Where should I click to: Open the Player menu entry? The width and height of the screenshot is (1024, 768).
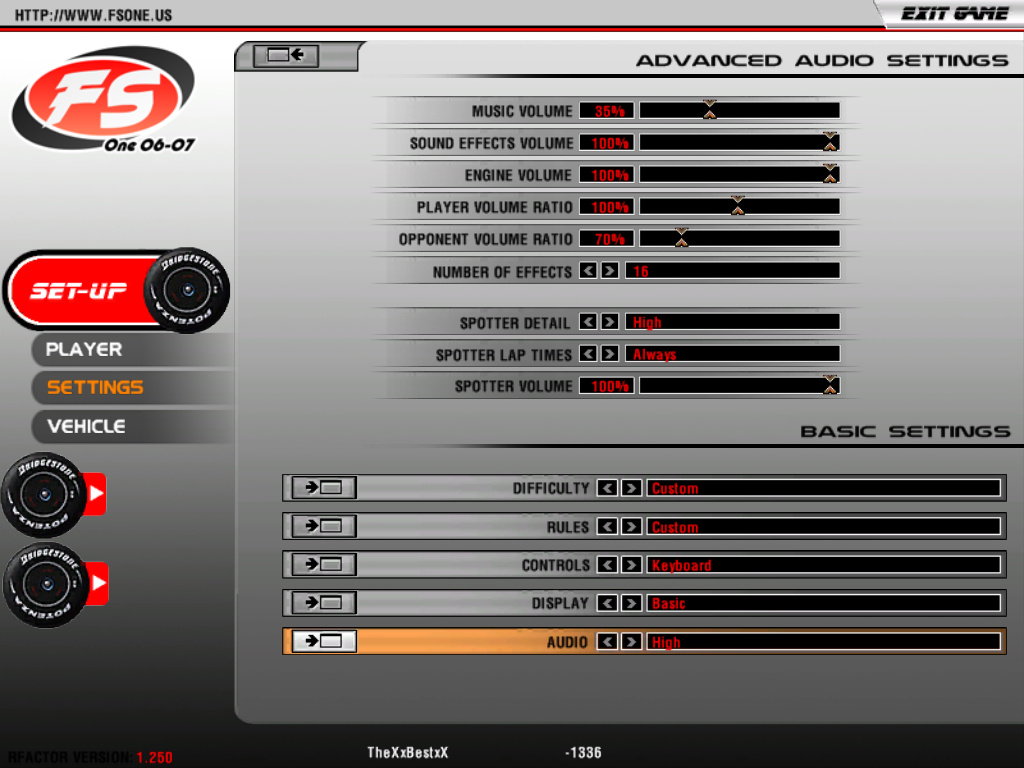[x=84, y=349]
